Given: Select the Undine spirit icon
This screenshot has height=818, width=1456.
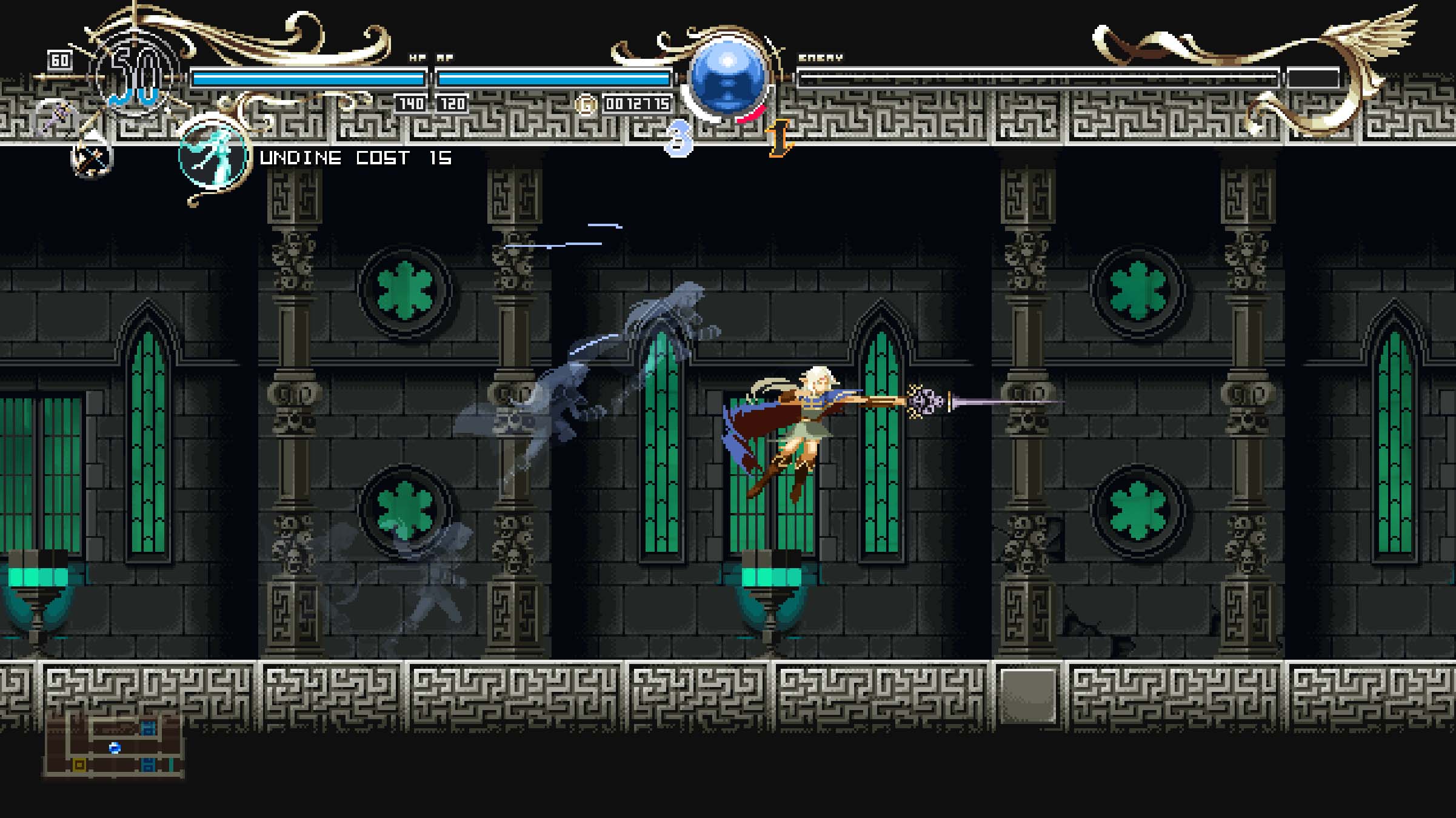Looking at the screenshot, I should coord(213,158).
